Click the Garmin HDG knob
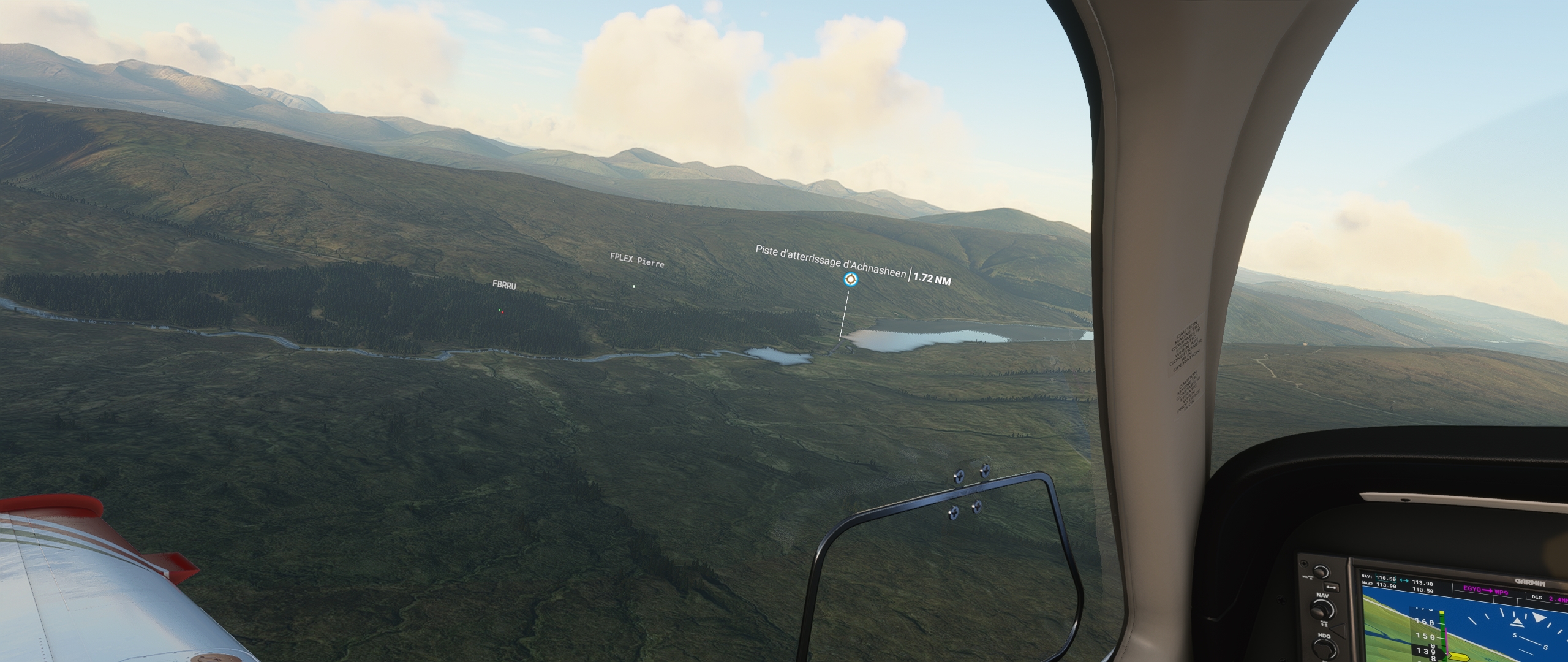1568x662 pixels. (1324, 650)
